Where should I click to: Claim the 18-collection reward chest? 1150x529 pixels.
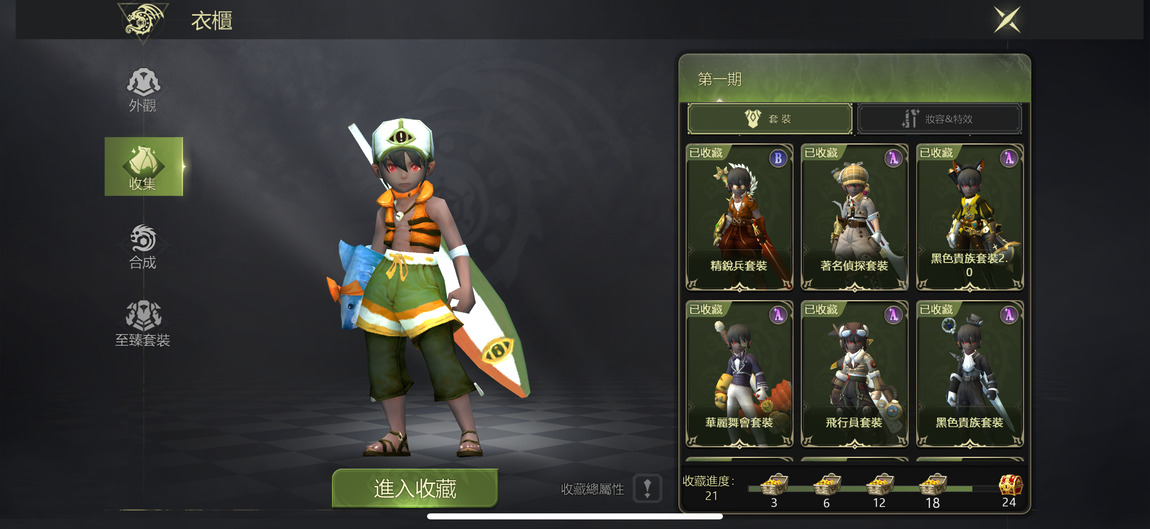[x=932, y=486]
